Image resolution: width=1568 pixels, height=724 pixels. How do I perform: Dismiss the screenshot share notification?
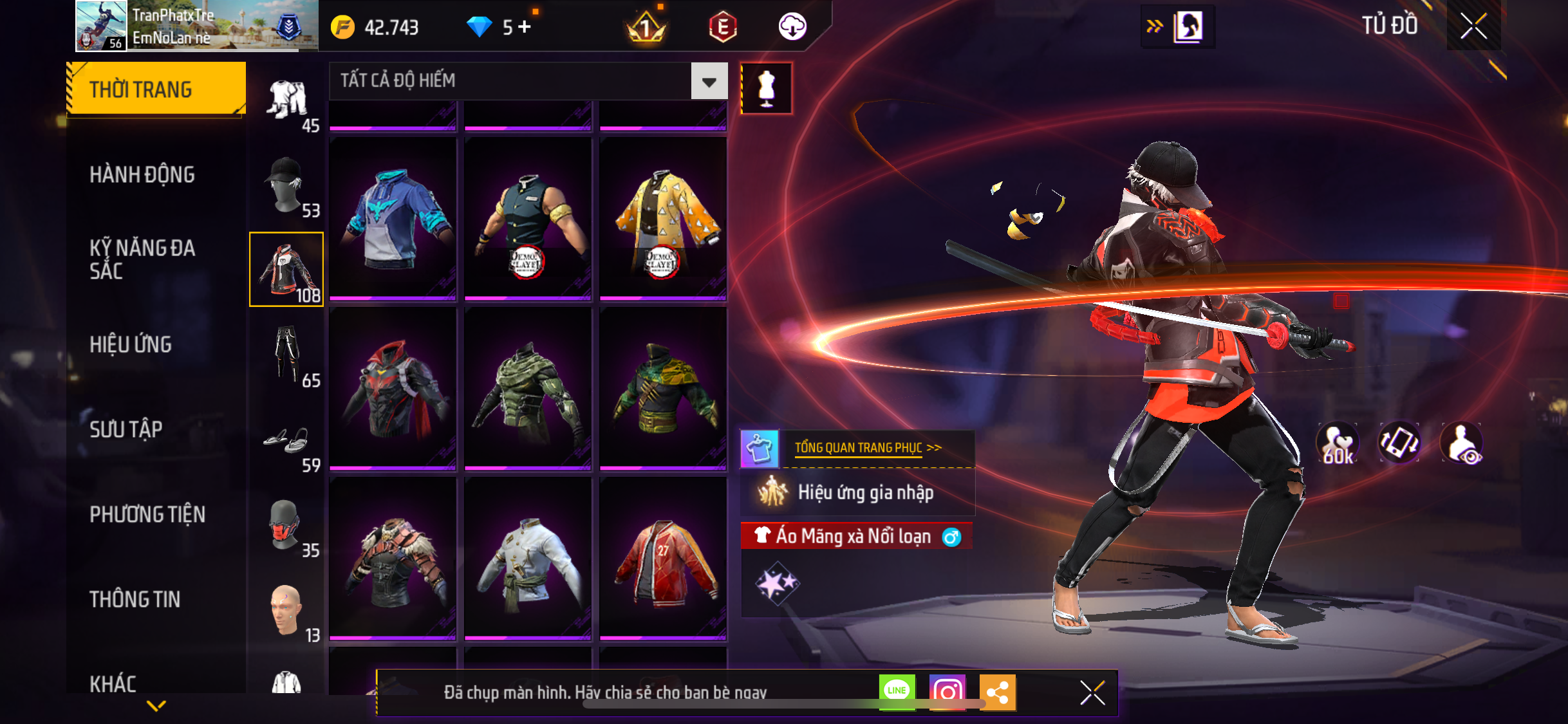point(1092,692)
